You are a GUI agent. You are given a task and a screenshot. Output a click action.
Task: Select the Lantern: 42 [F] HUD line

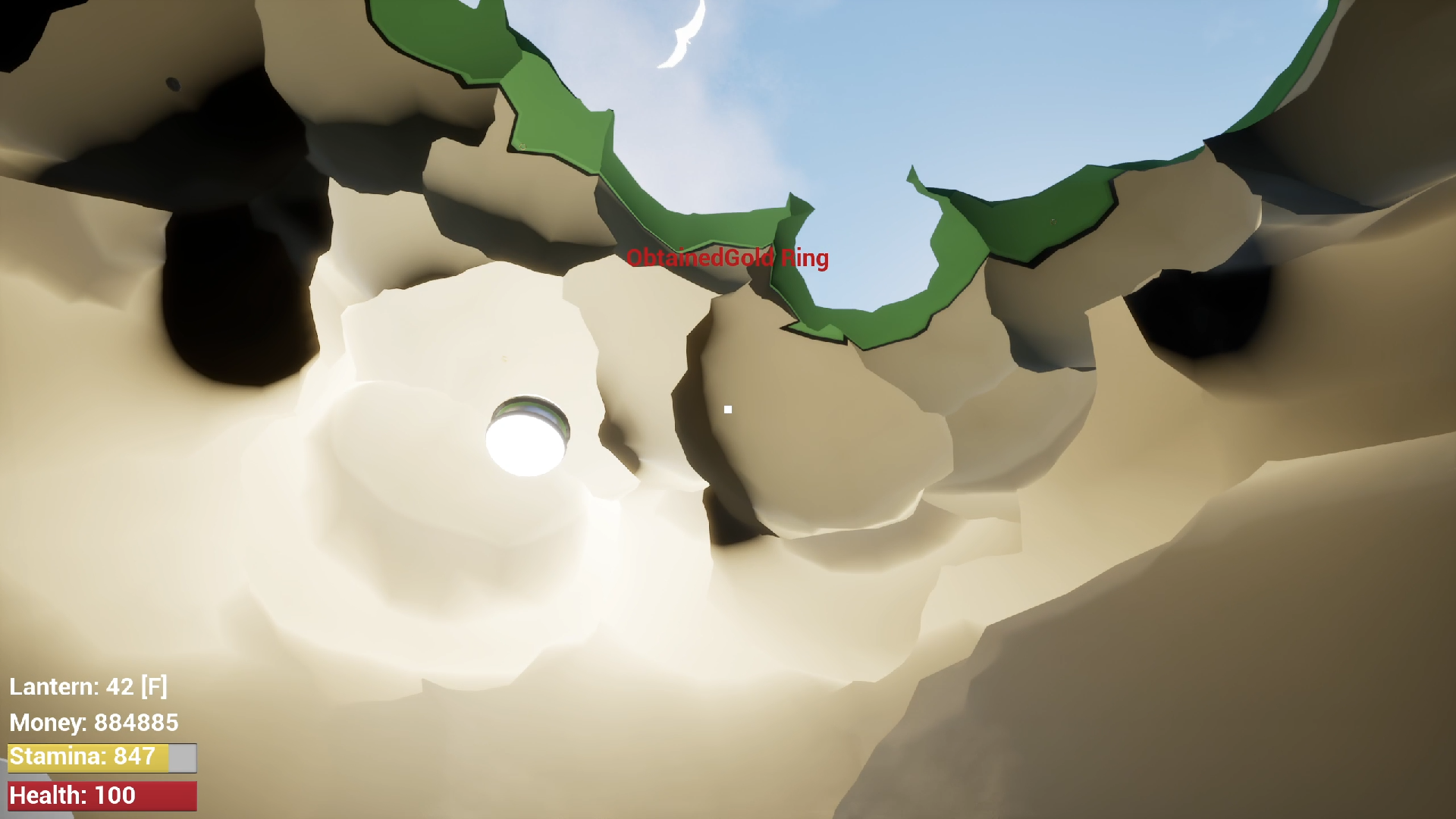[x=89, y=689]
